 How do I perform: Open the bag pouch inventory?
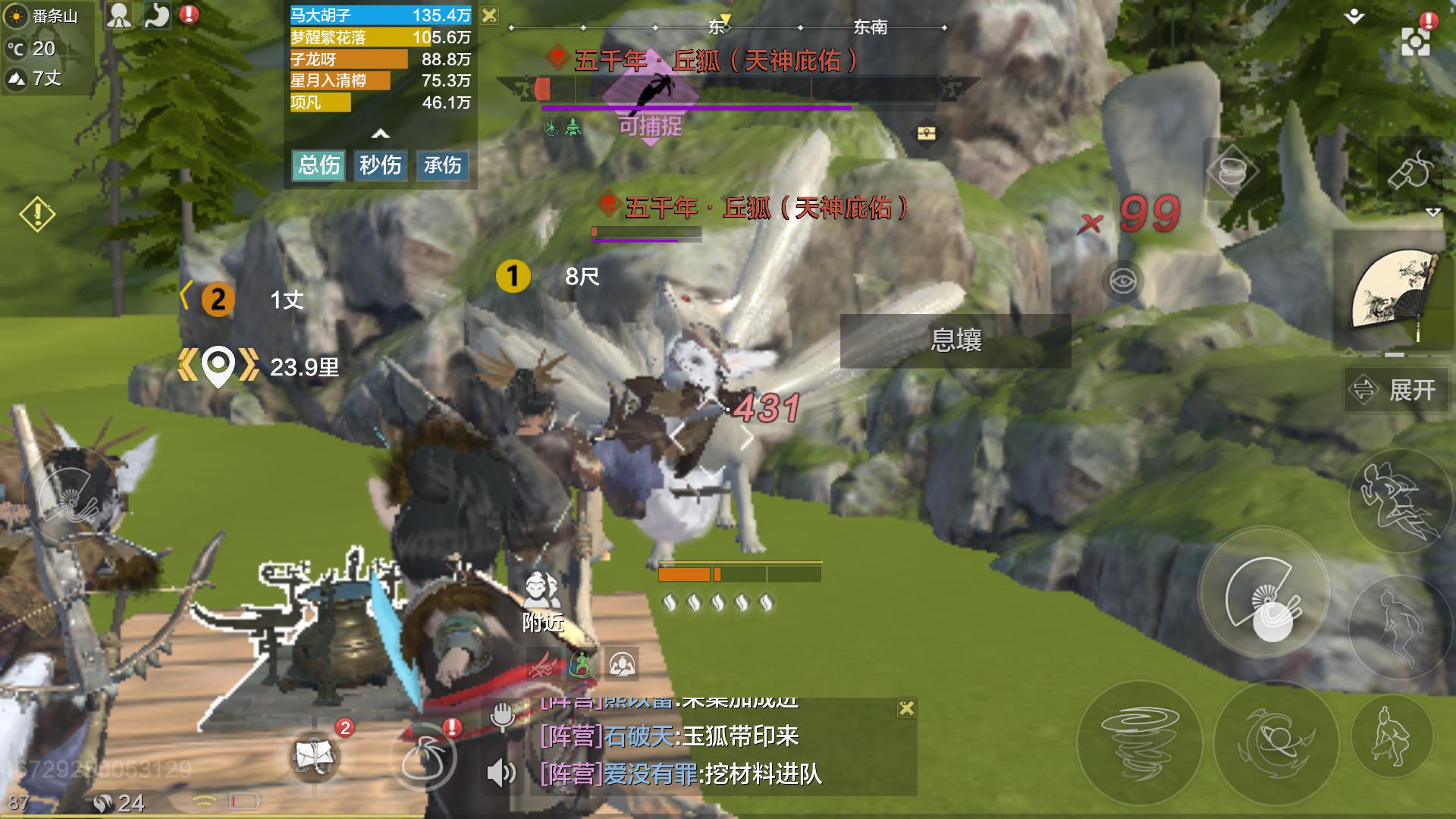pyautogui.click(x=423, y=757)
